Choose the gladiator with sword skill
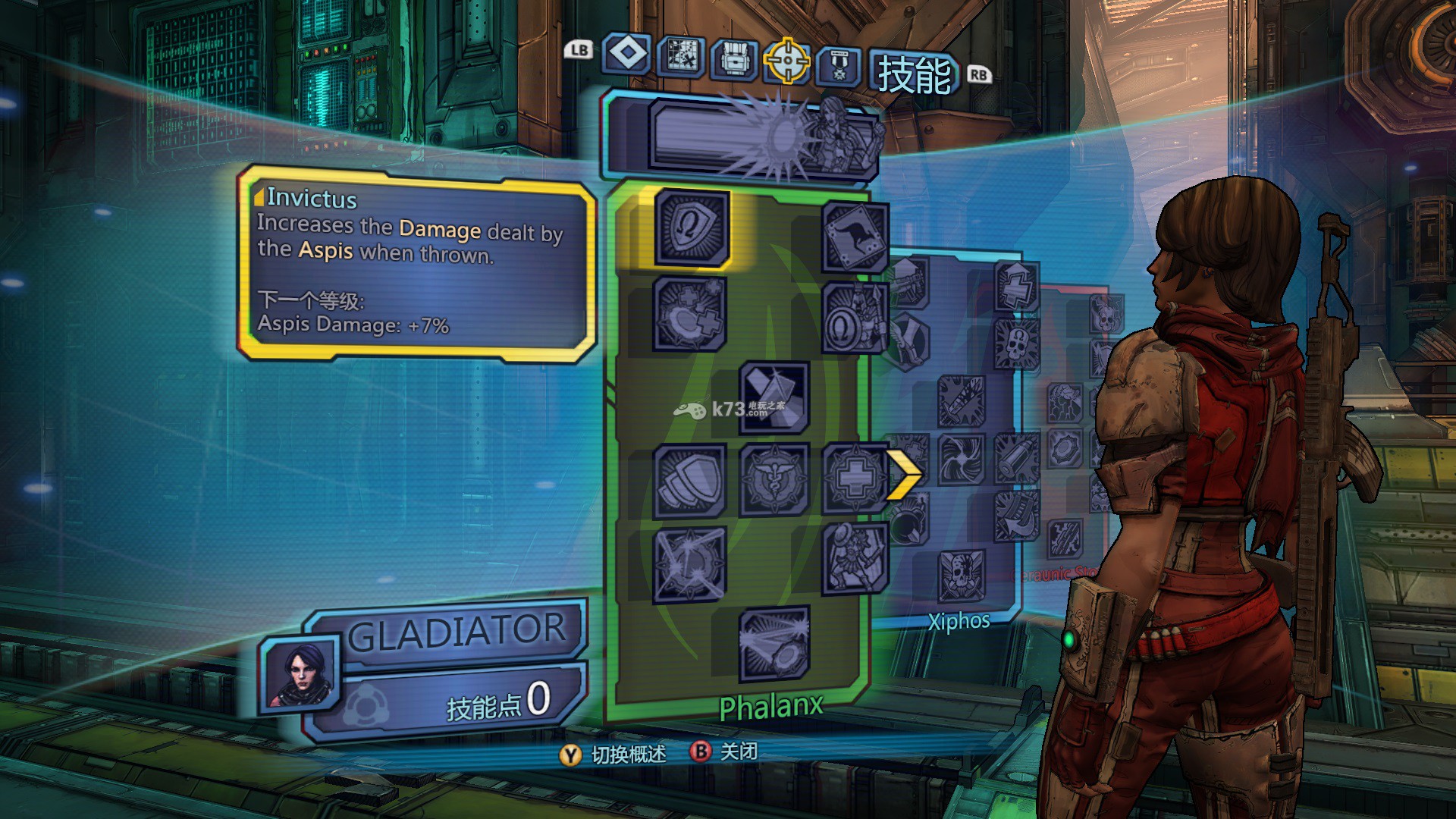Image resolution: width=1456 pixels, height=819 pixels. point(855,558)
